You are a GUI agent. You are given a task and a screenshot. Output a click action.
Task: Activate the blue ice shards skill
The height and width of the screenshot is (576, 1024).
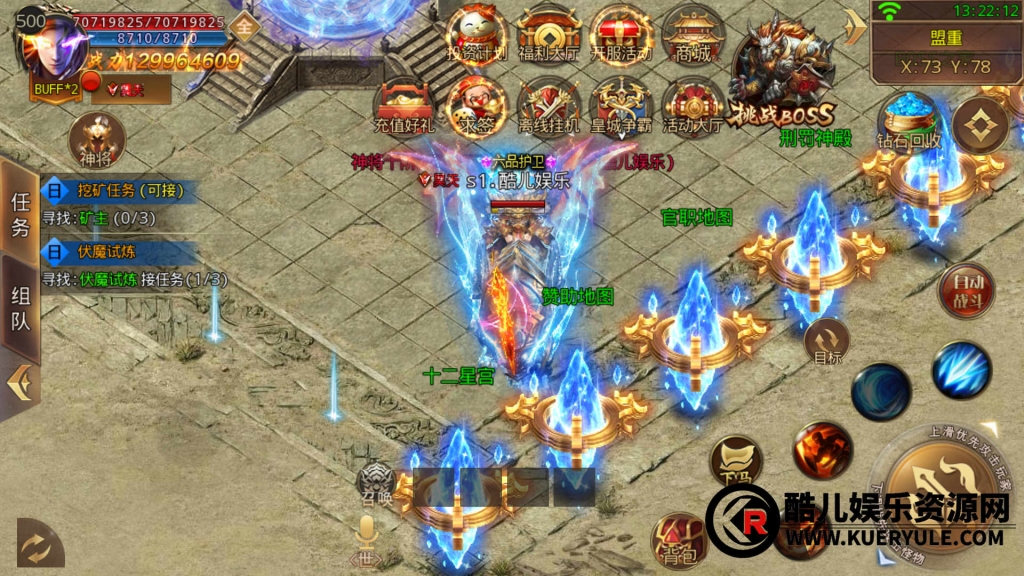click(961, 370)
